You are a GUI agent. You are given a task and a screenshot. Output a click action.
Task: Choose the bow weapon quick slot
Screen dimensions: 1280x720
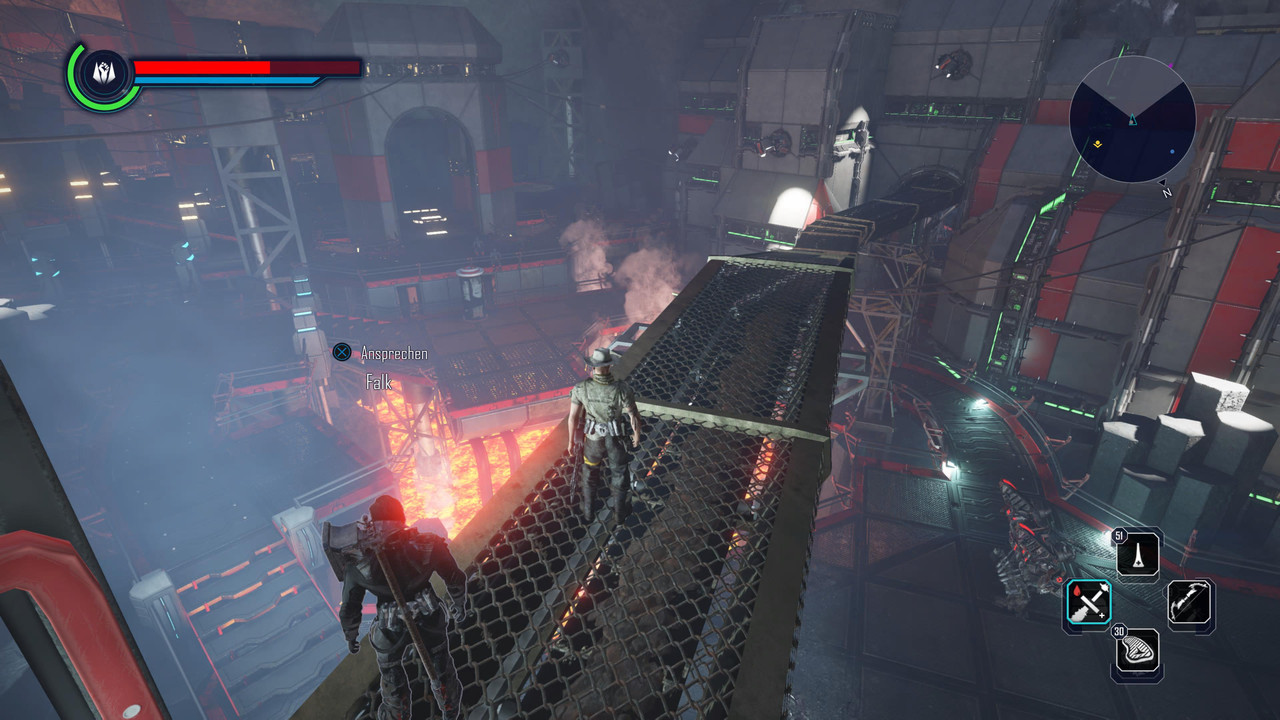(x=1190, y=604)
